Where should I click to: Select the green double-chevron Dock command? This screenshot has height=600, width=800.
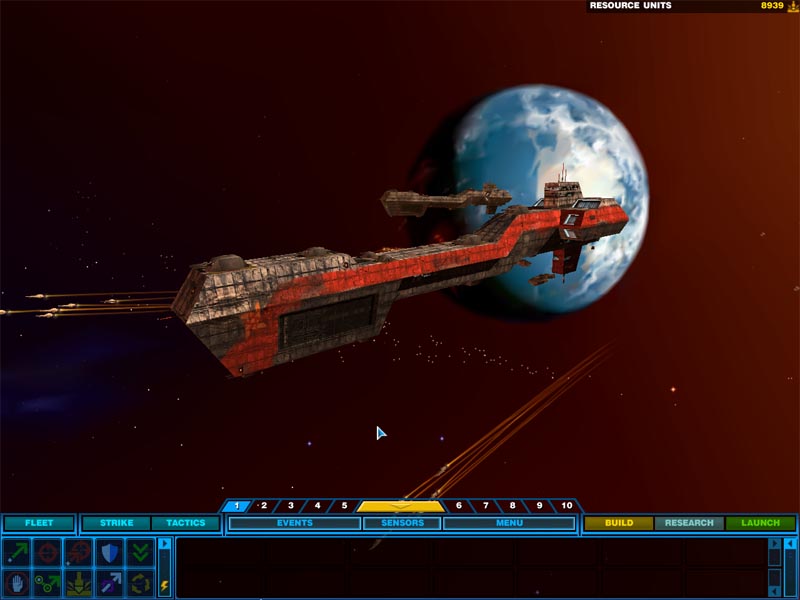140,552
